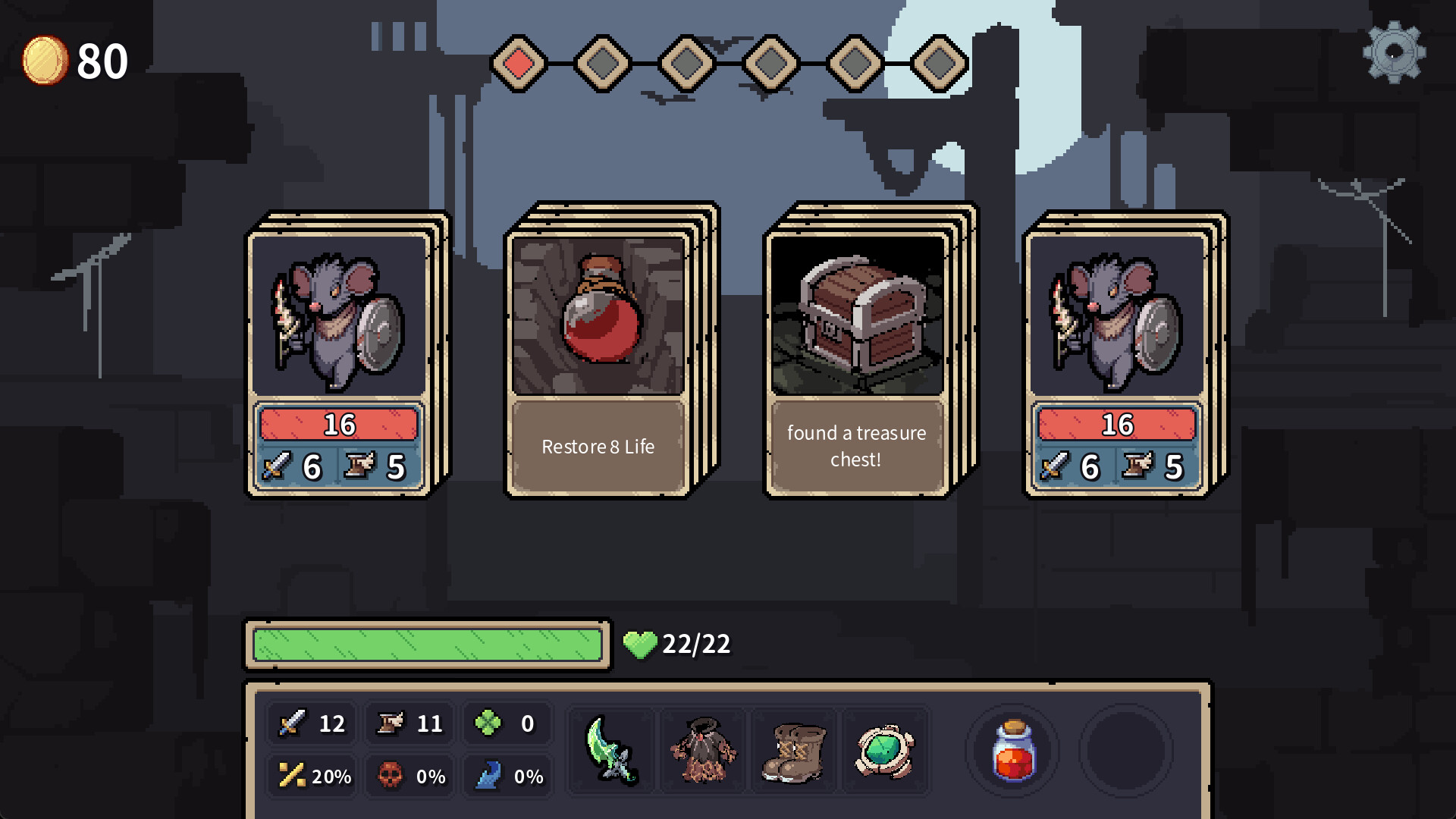Click the fur cloak equipment icon
Image resolution: width=1456 pixels, height=819 pixels.
click(704, 751)
